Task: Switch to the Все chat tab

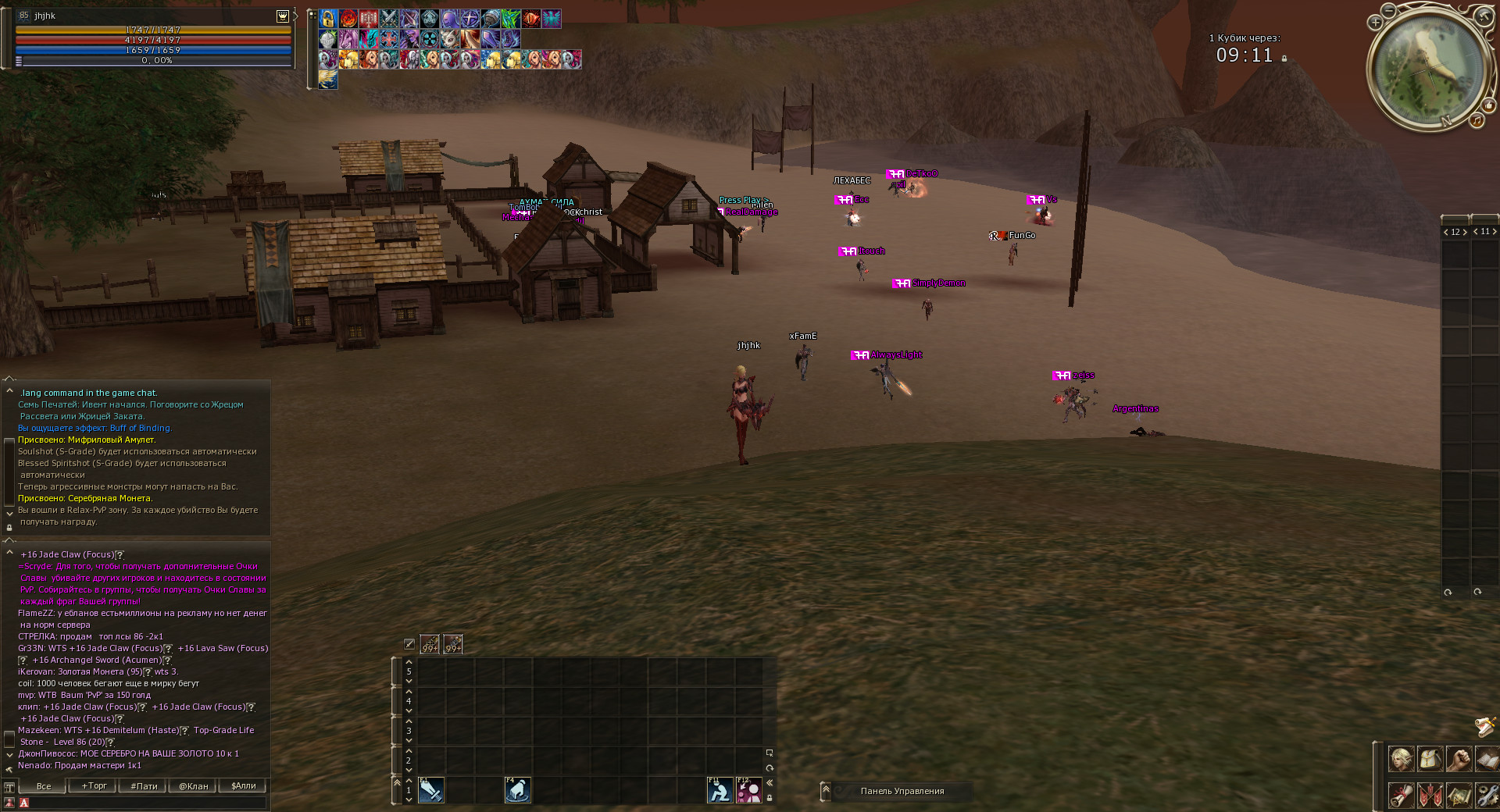Action: coord(44,786)
